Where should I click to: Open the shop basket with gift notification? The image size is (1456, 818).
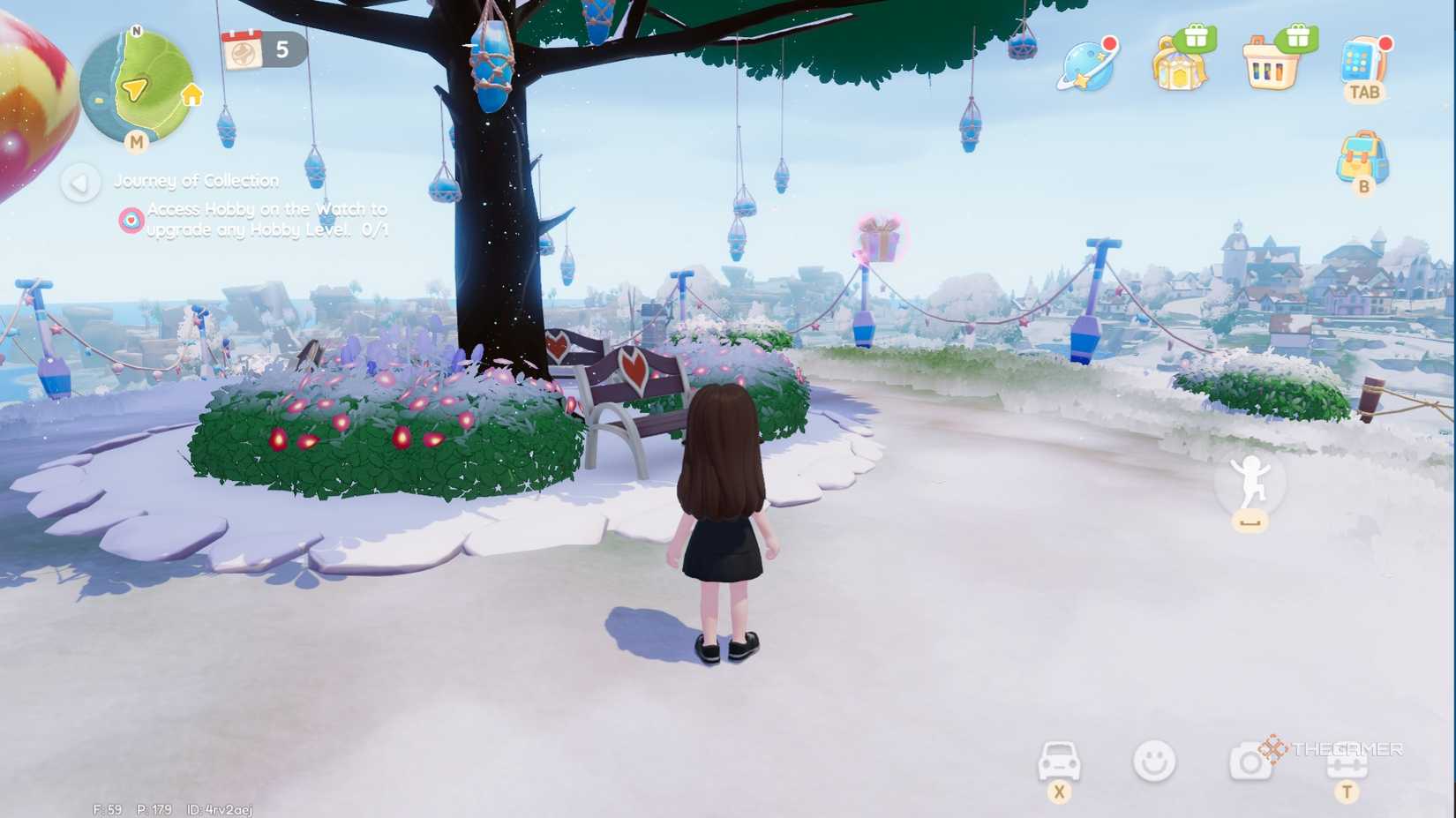pos(1272,64)
